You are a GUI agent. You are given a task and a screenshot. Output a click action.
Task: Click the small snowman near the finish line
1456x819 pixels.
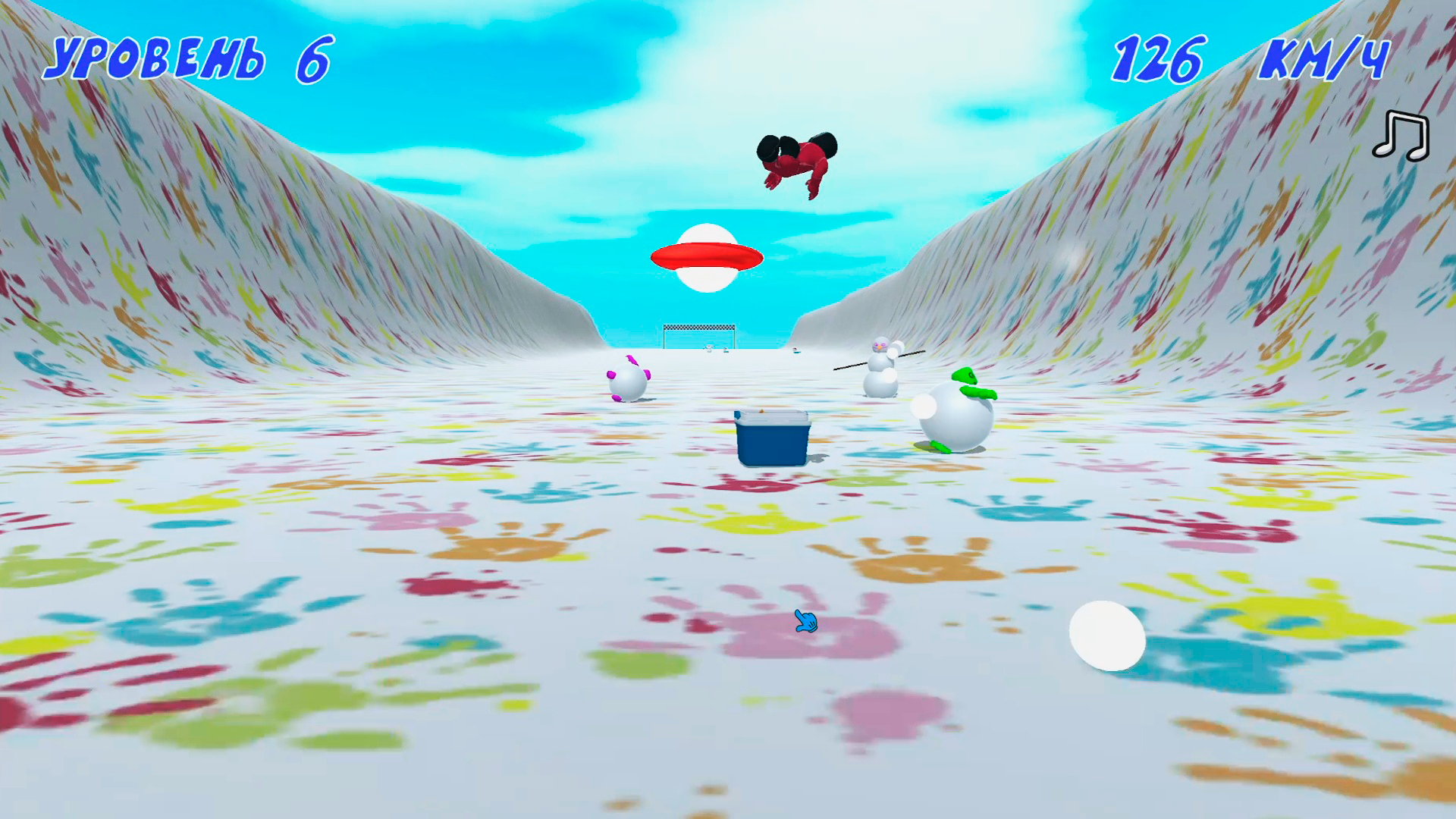tap(708, 349)
